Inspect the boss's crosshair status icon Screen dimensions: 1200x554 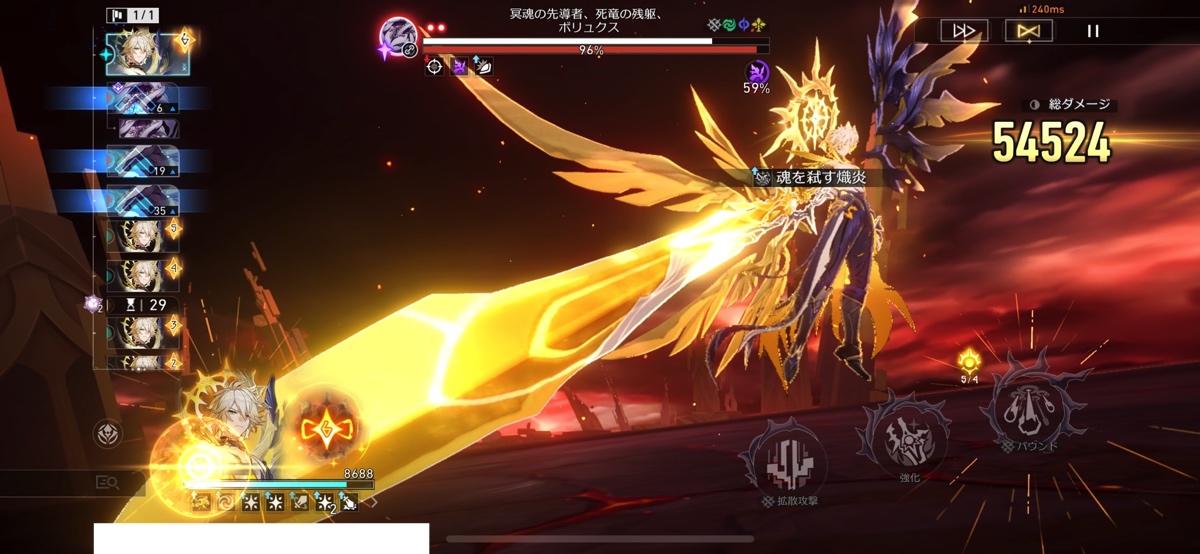[434, 67]
